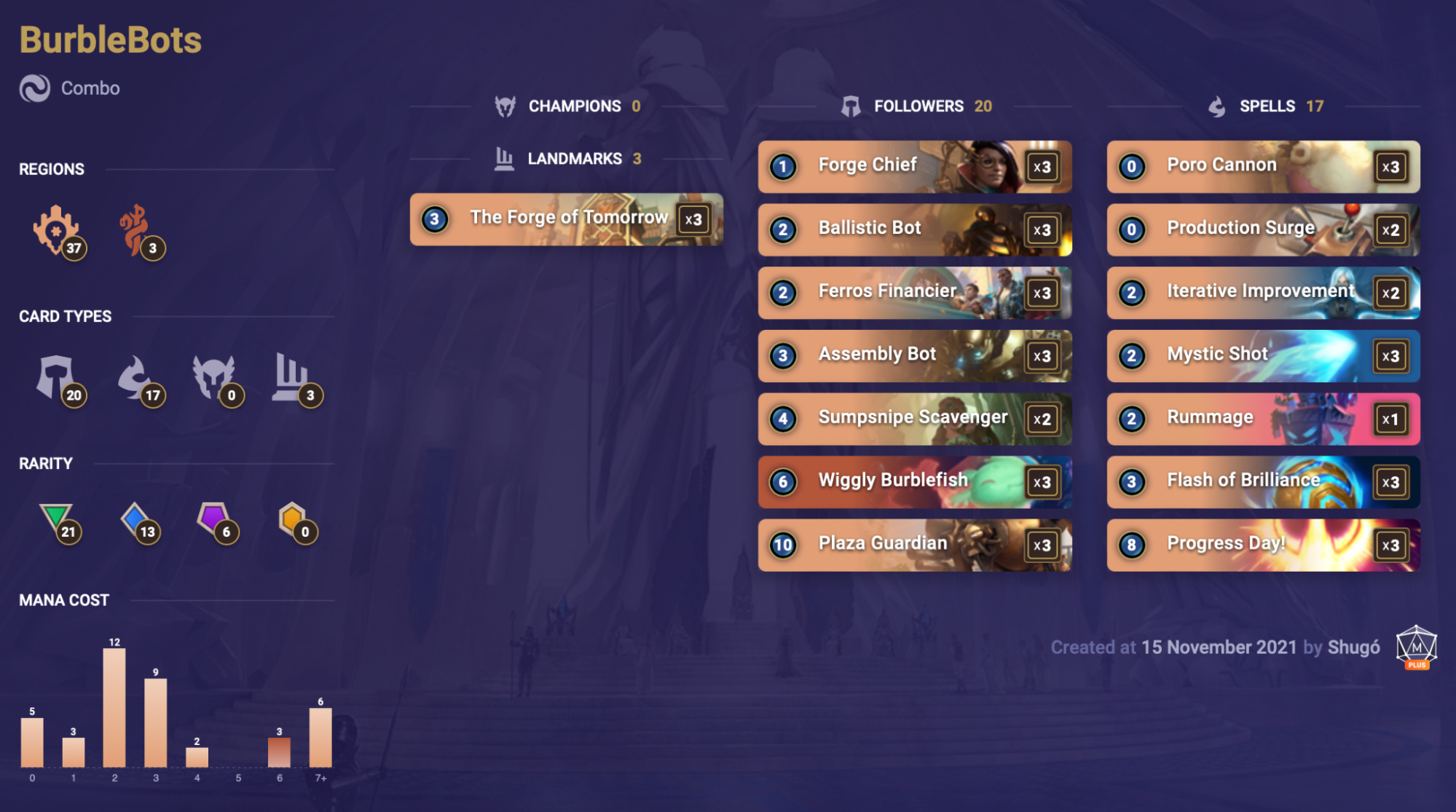Open the Shugó creator profile link

point(1353,647)
